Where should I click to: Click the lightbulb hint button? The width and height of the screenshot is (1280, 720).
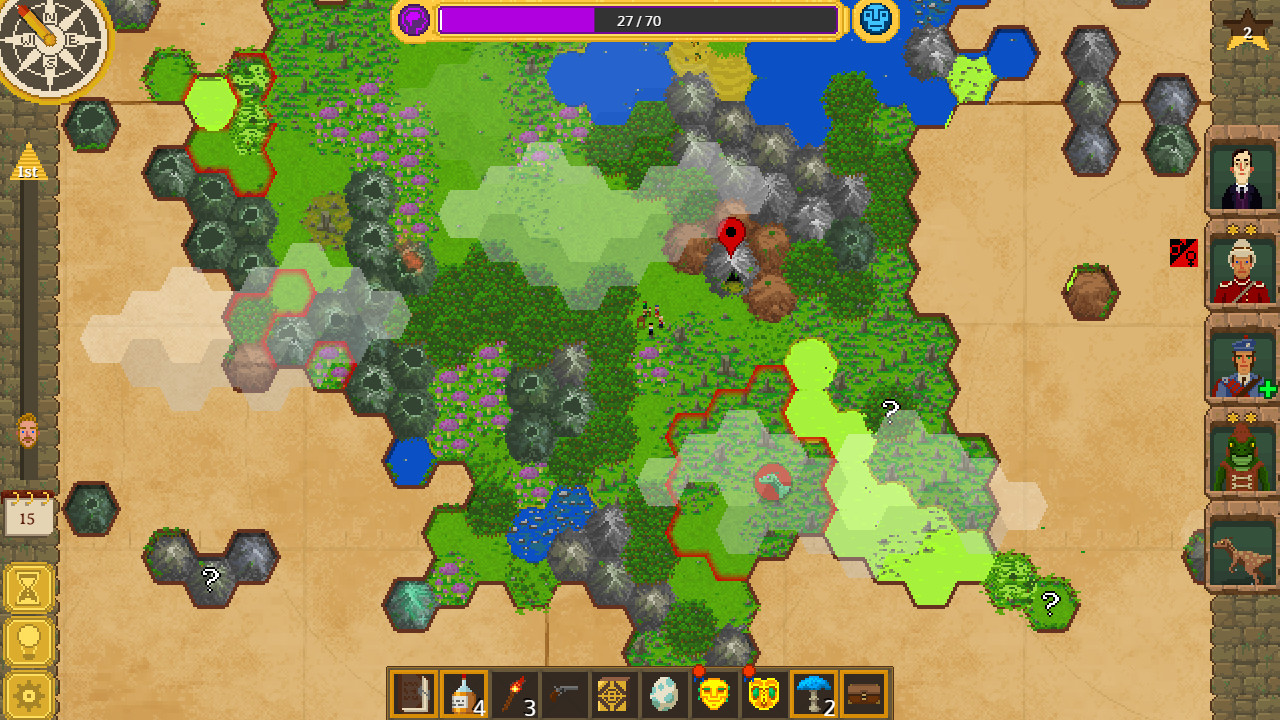[26, 640]
